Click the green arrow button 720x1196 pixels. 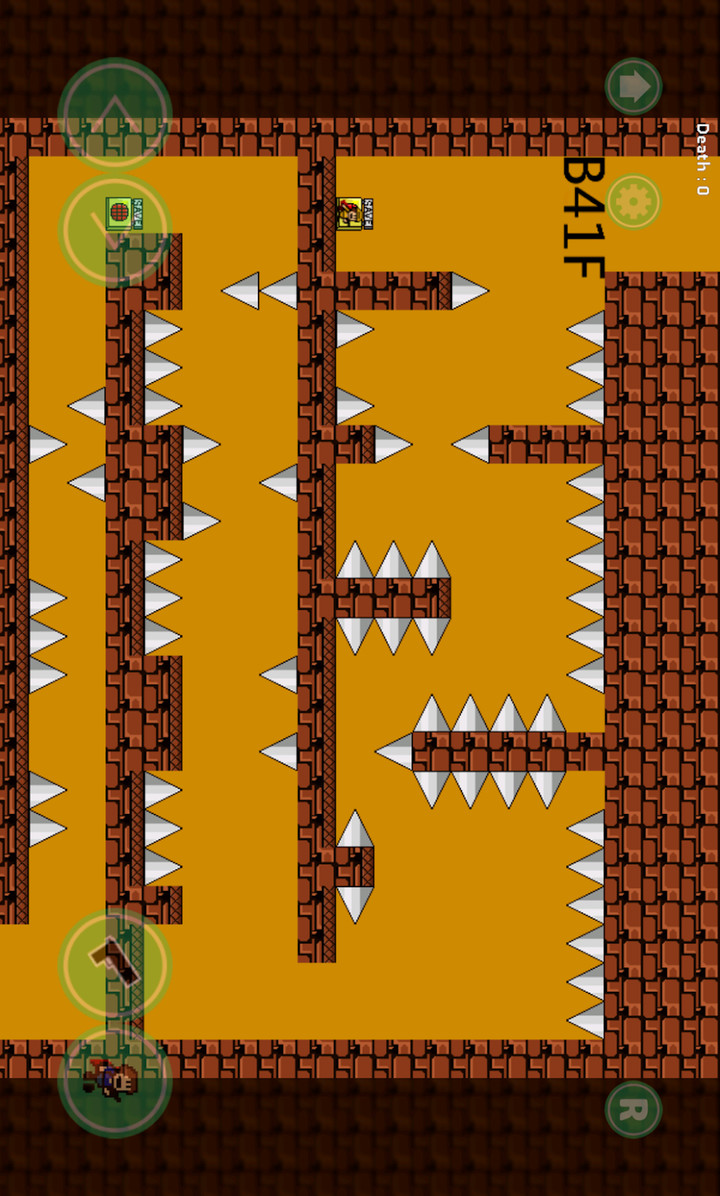(633, 86)
